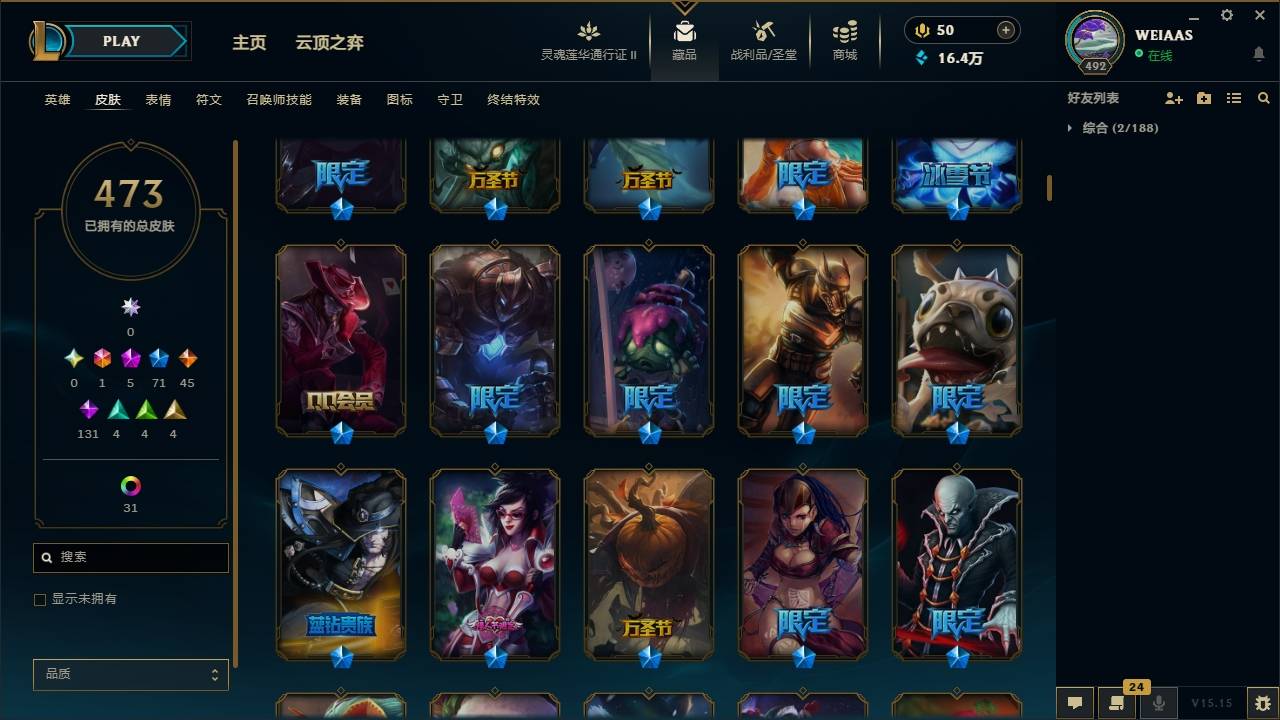Screen dimensions: 1280x720
Task: Click the PLAY button
Action: tap(121, 41)
